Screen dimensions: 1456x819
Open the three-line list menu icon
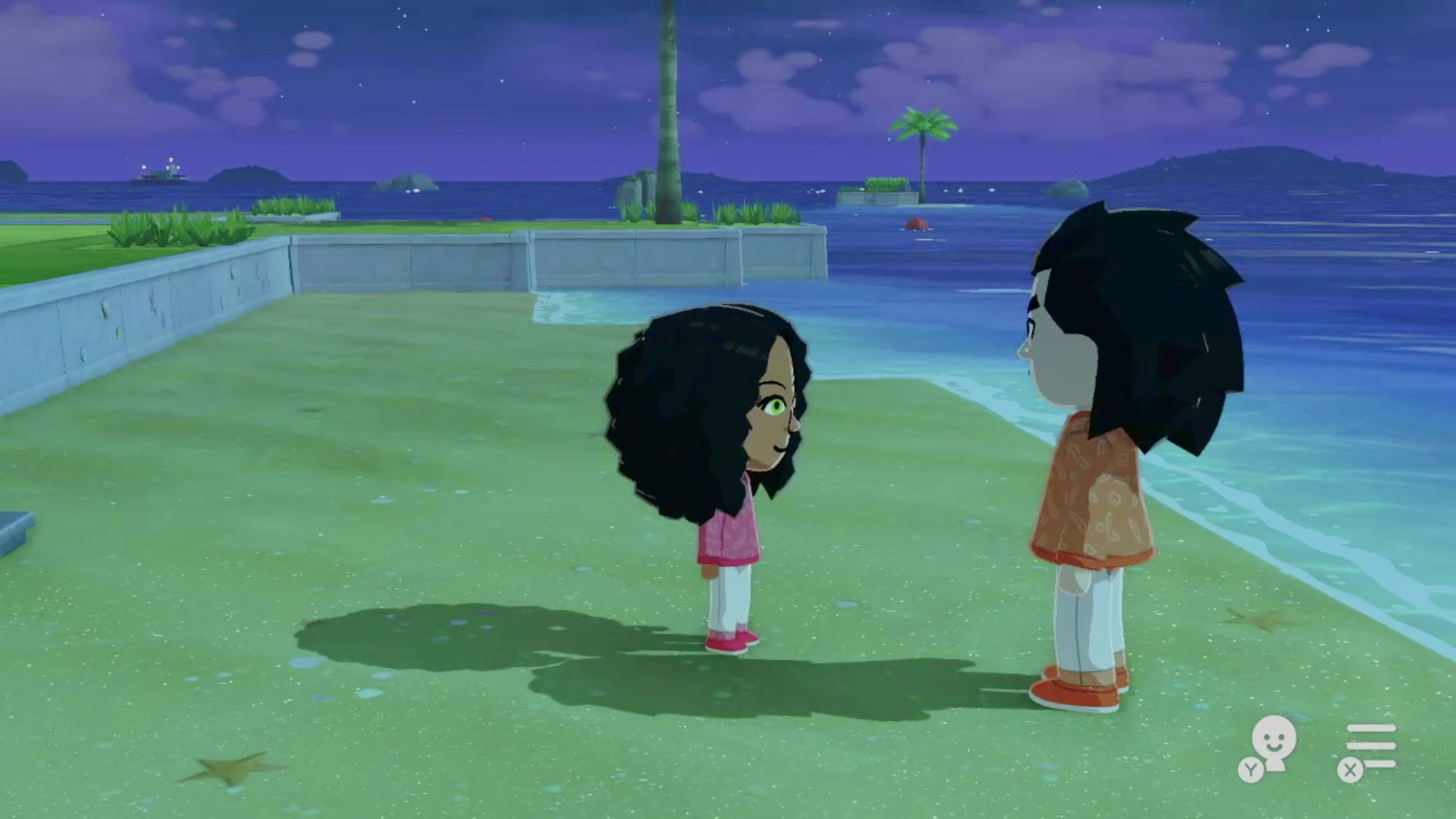1370,747
